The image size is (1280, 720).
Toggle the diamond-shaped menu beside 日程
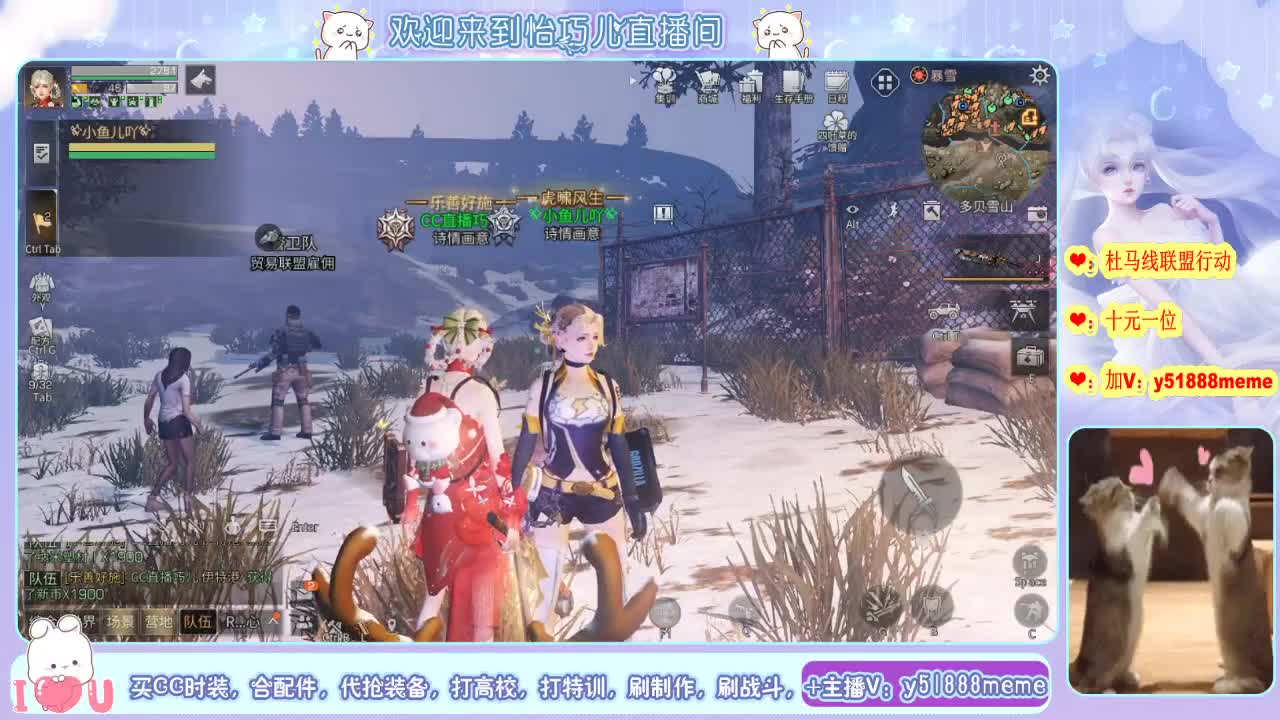(884, 82)
